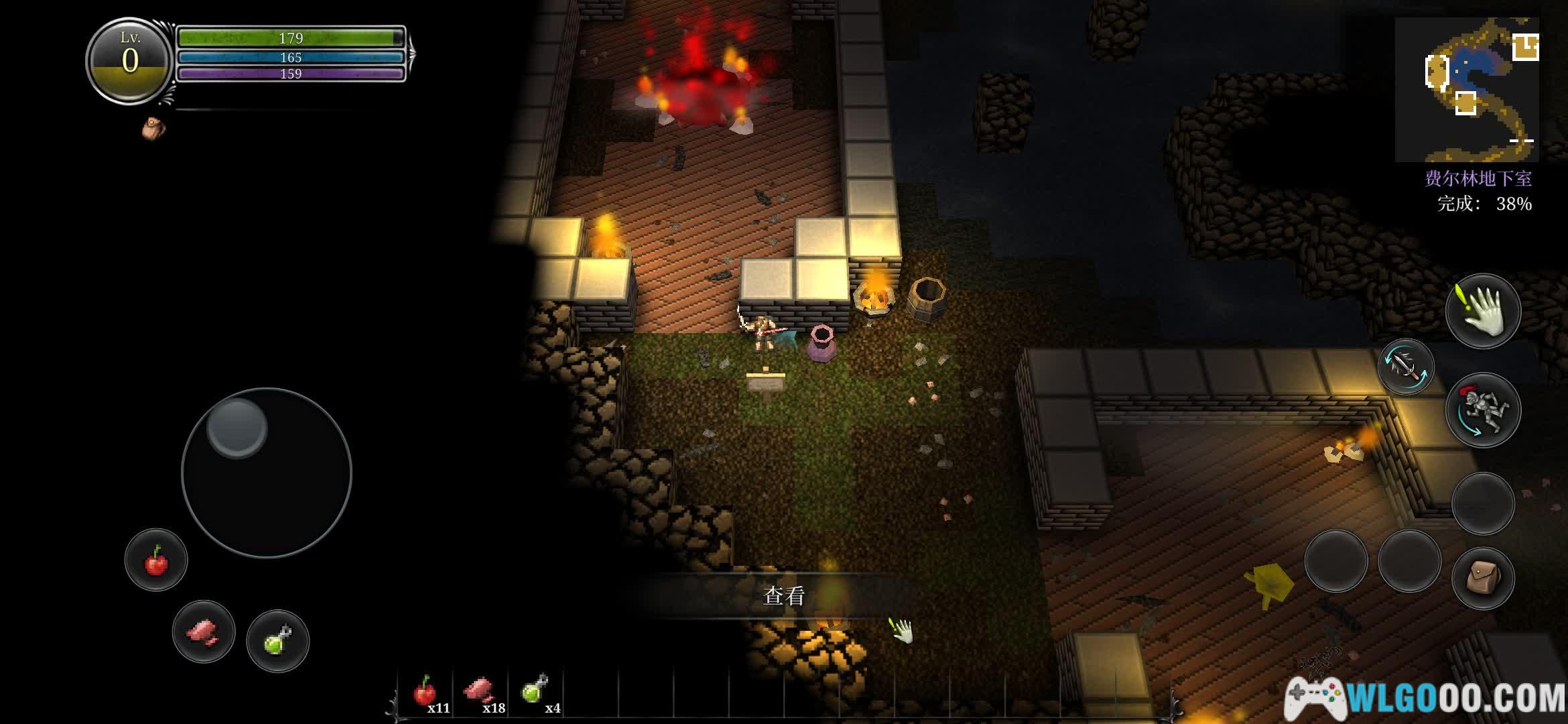Viewport: 1568px width, 724px height.
Task: Use the cherry quick-use button
Action: (x=156, y=560)
